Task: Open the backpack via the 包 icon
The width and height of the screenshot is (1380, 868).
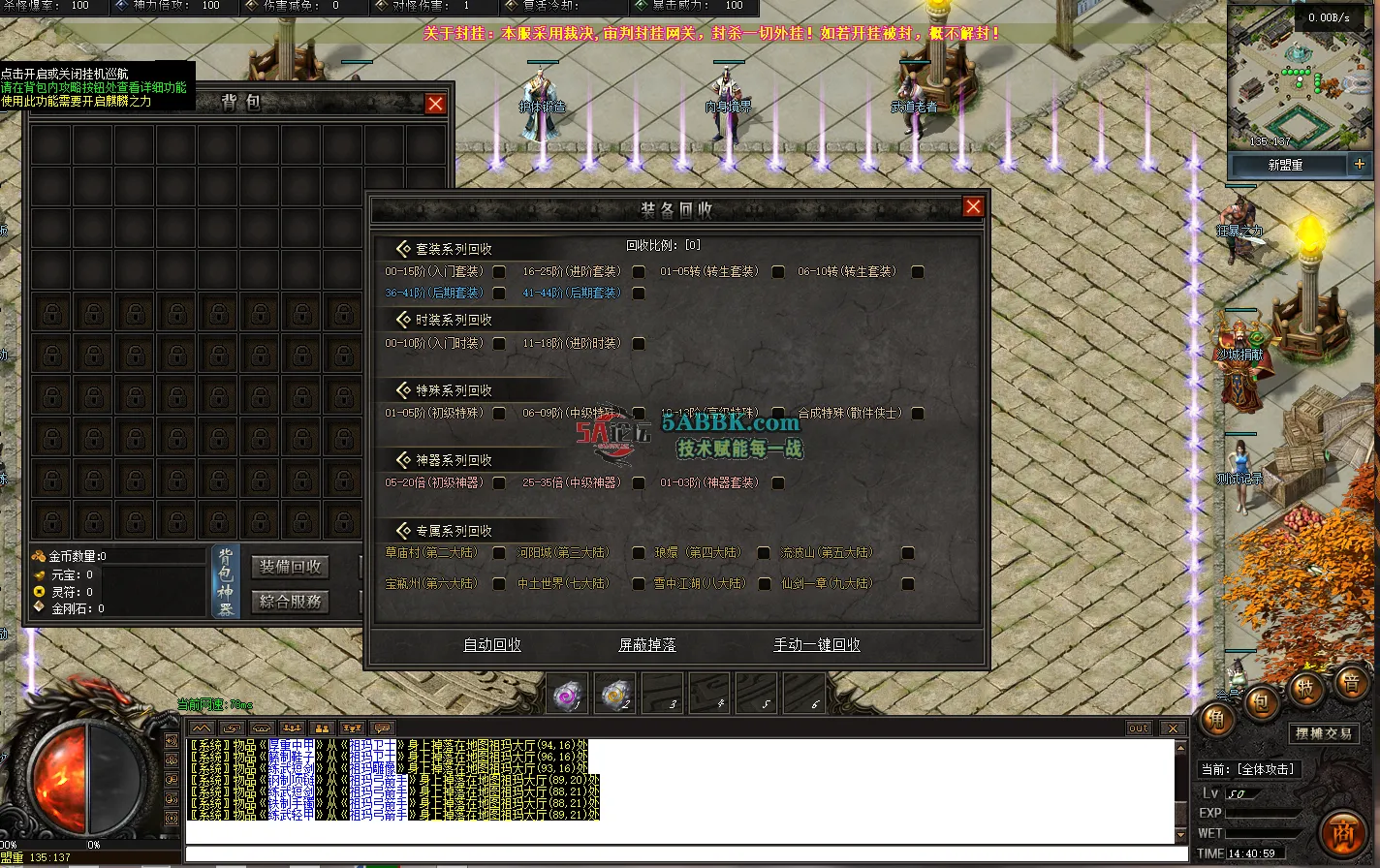Action: pyautogui.click(x=1261, y=704)
